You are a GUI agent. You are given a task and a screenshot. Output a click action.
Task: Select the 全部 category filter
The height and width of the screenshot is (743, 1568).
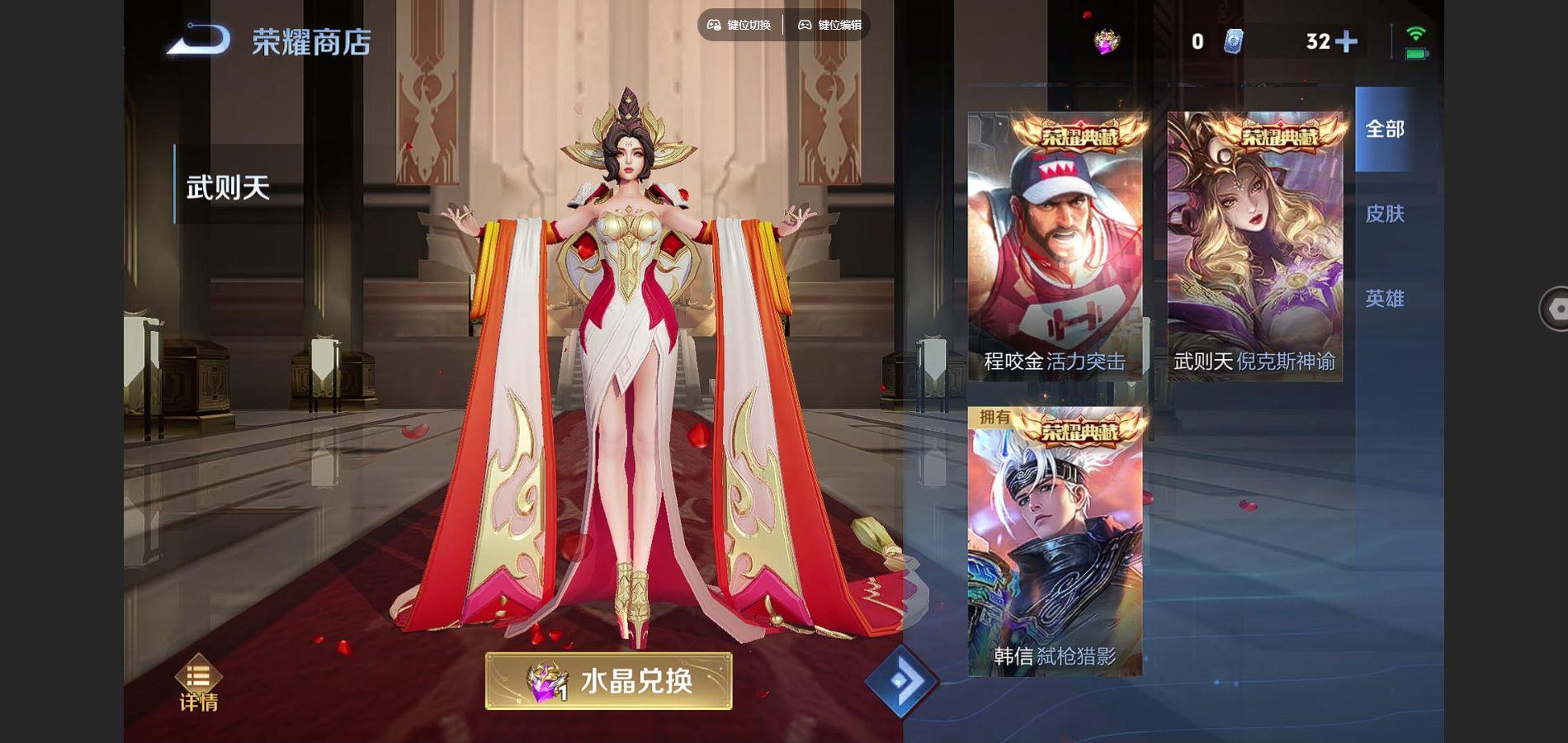1388,129
